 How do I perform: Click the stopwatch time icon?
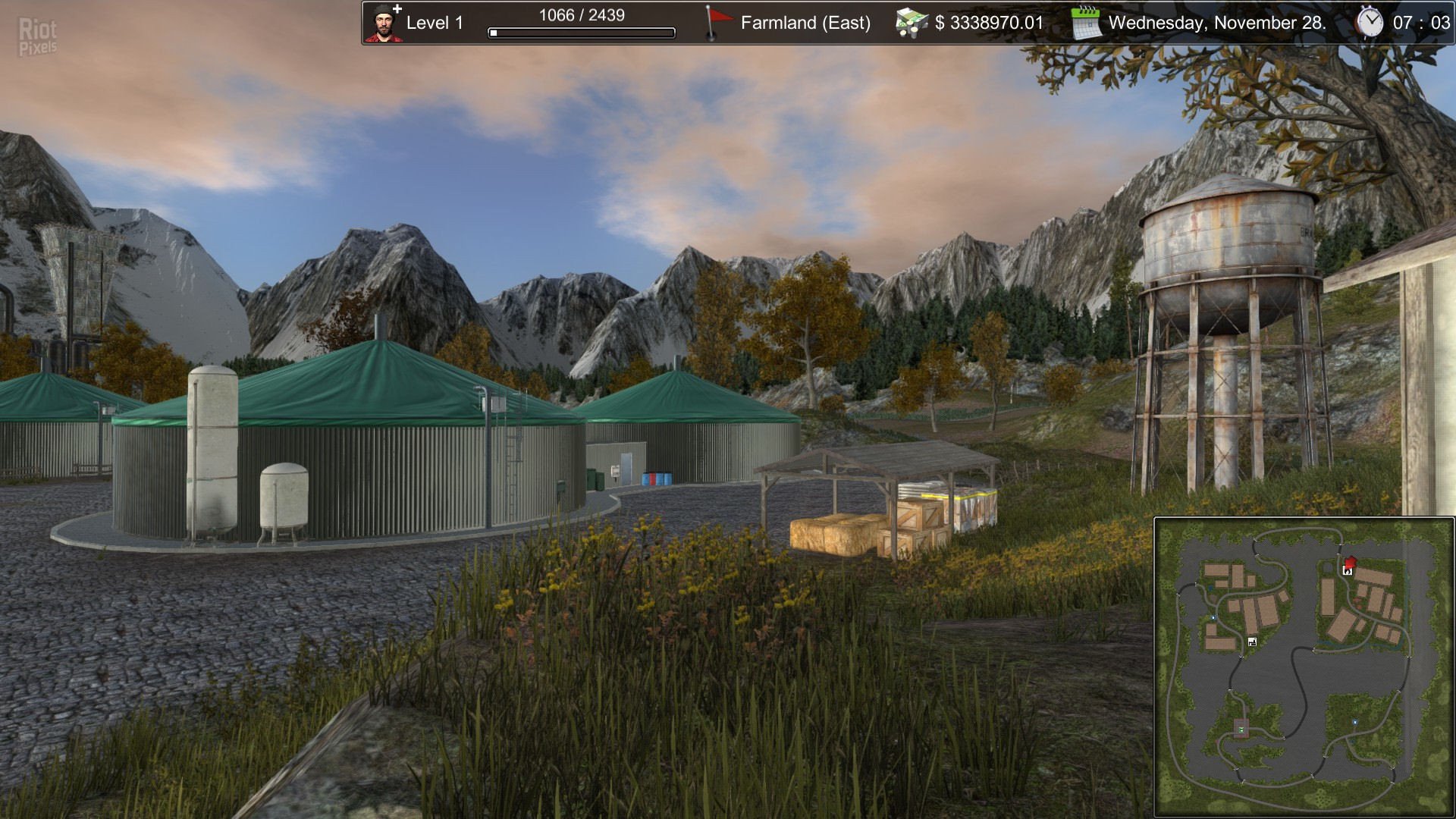(x=1370, y=22)
